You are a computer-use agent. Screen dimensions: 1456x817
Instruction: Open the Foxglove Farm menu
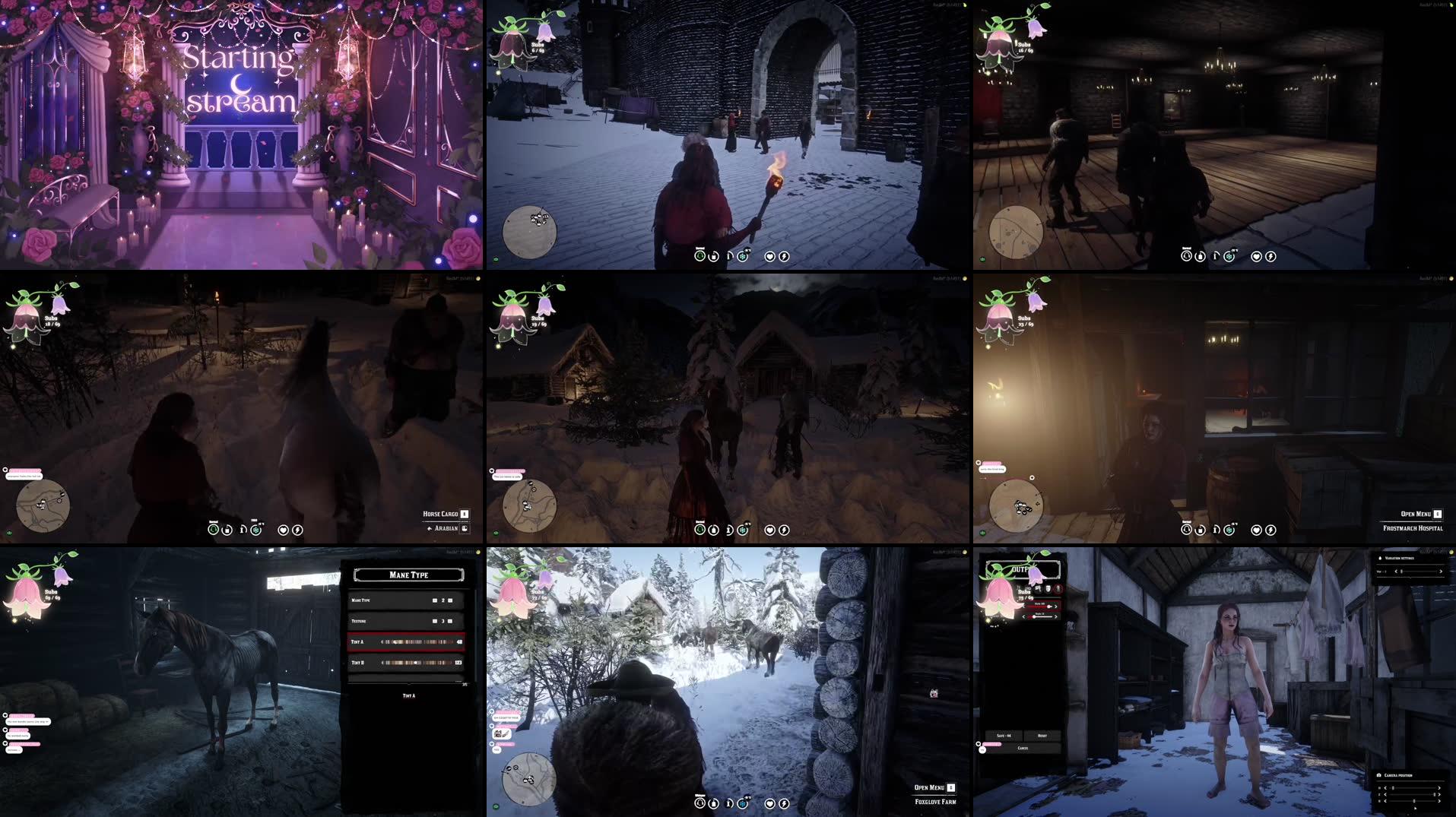929,789
